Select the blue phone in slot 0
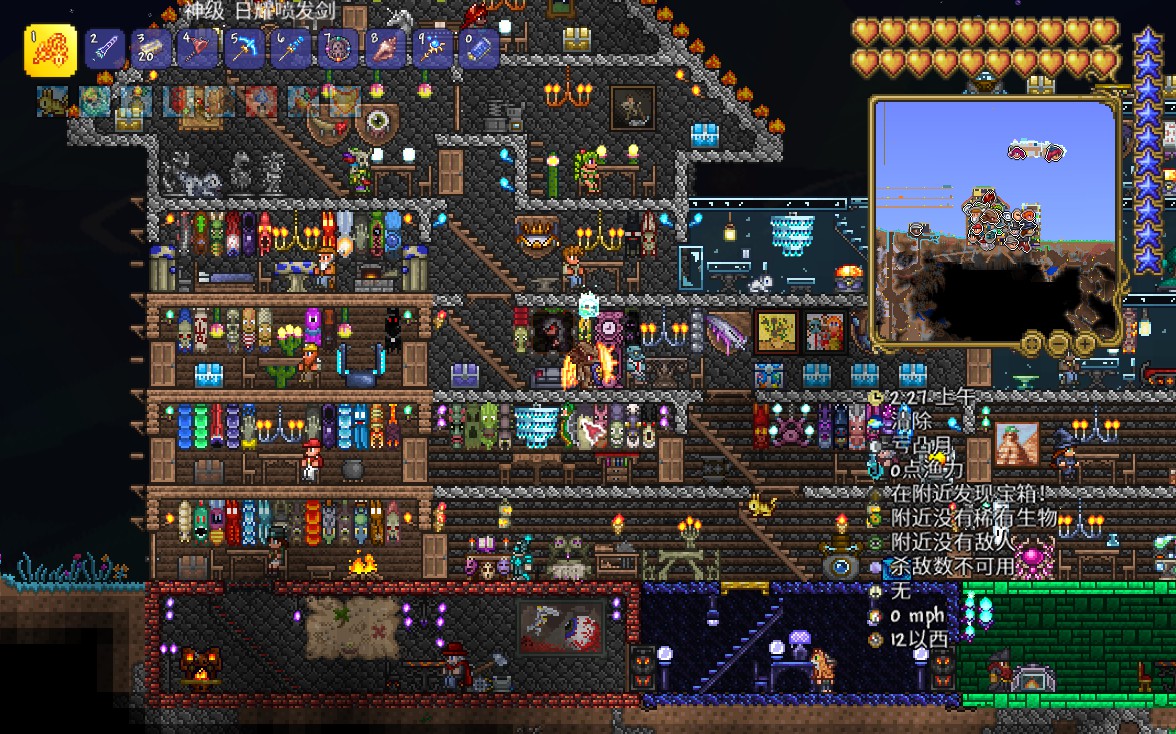This screenshot has width=1176, height=734. [x=479, y=48]
